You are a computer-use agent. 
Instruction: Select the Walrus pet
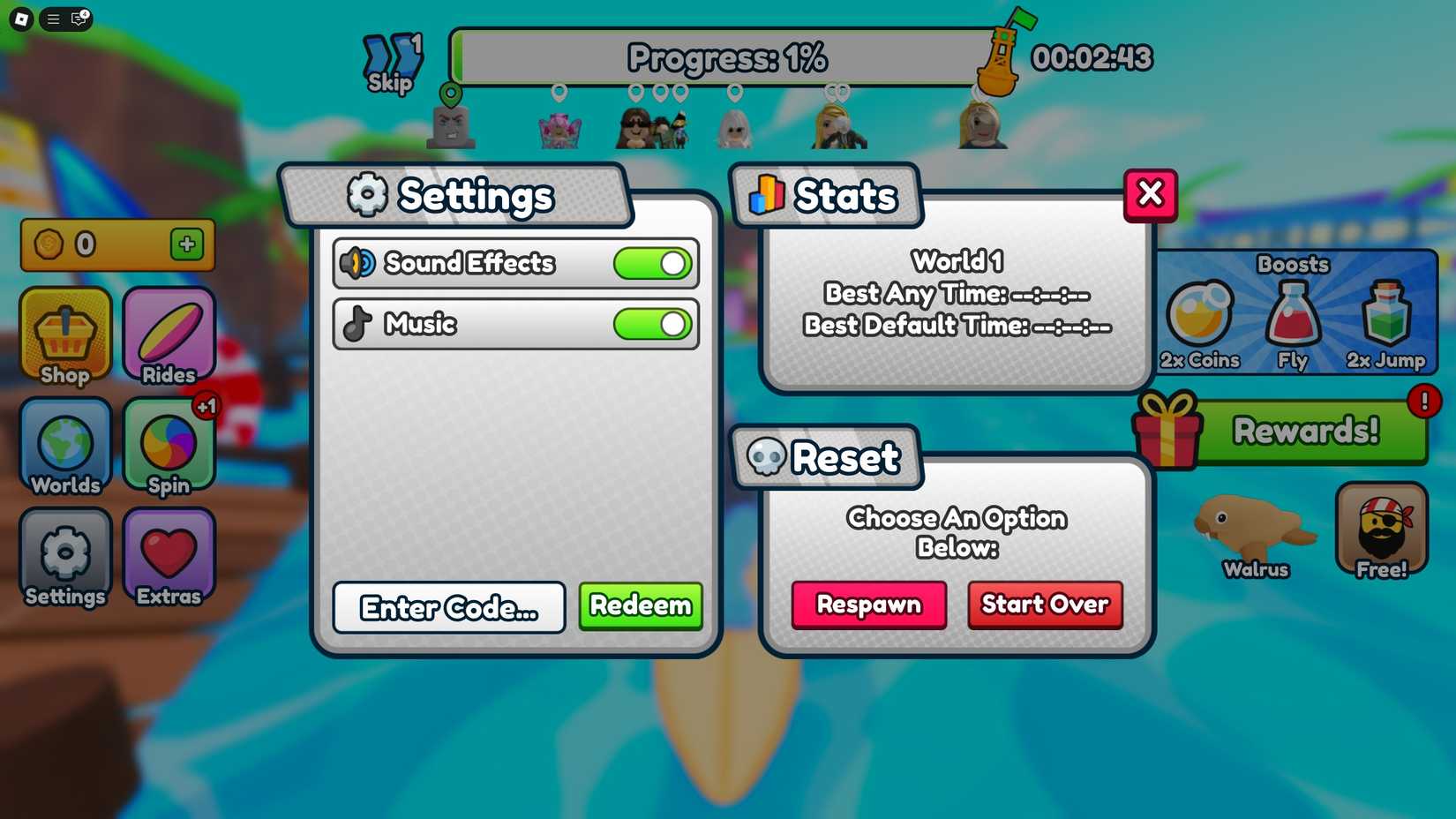pos(1256,532)
